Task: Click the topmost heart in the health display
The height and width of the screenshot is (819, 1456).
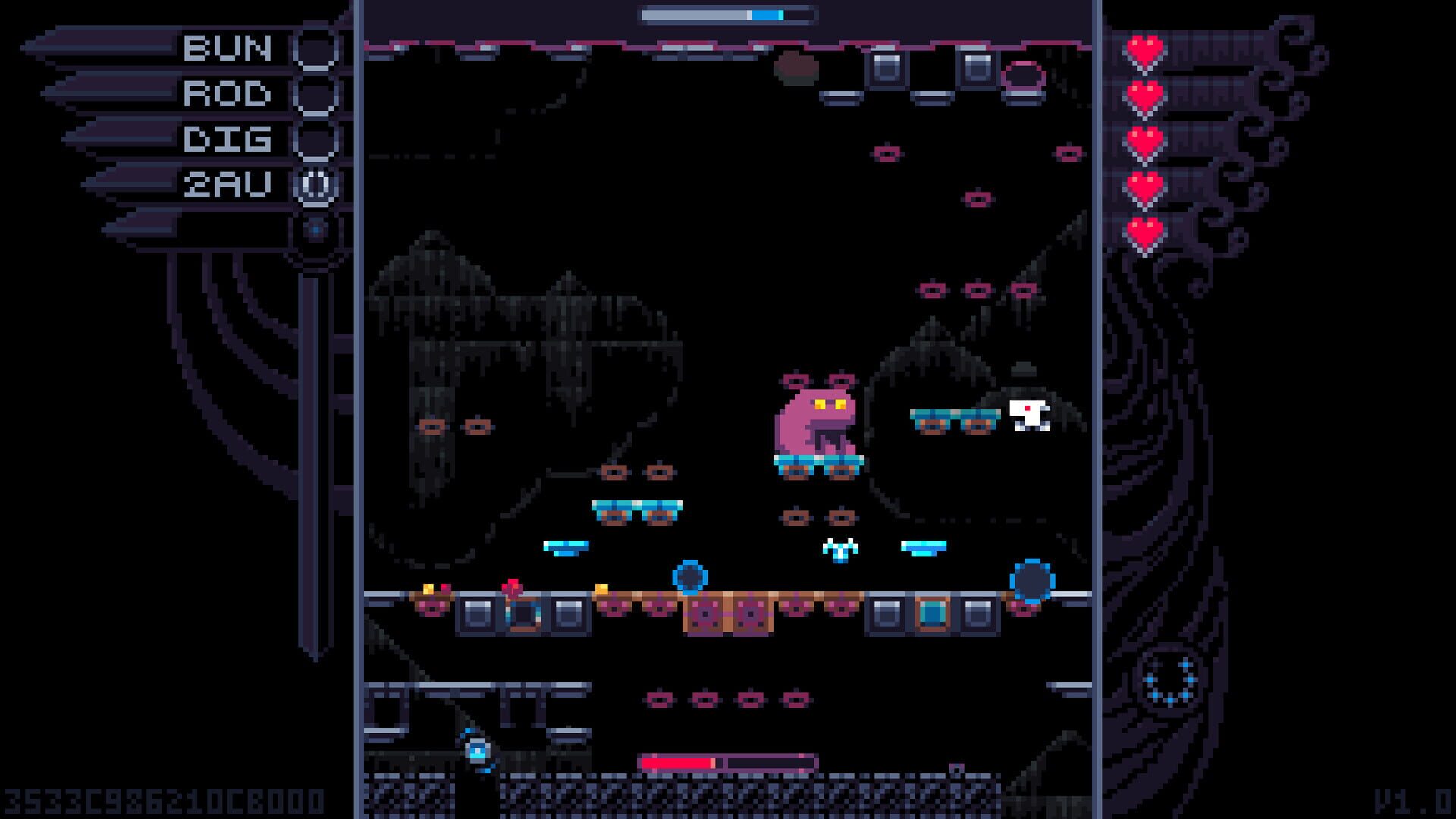Action: [x=1146, y=47]
